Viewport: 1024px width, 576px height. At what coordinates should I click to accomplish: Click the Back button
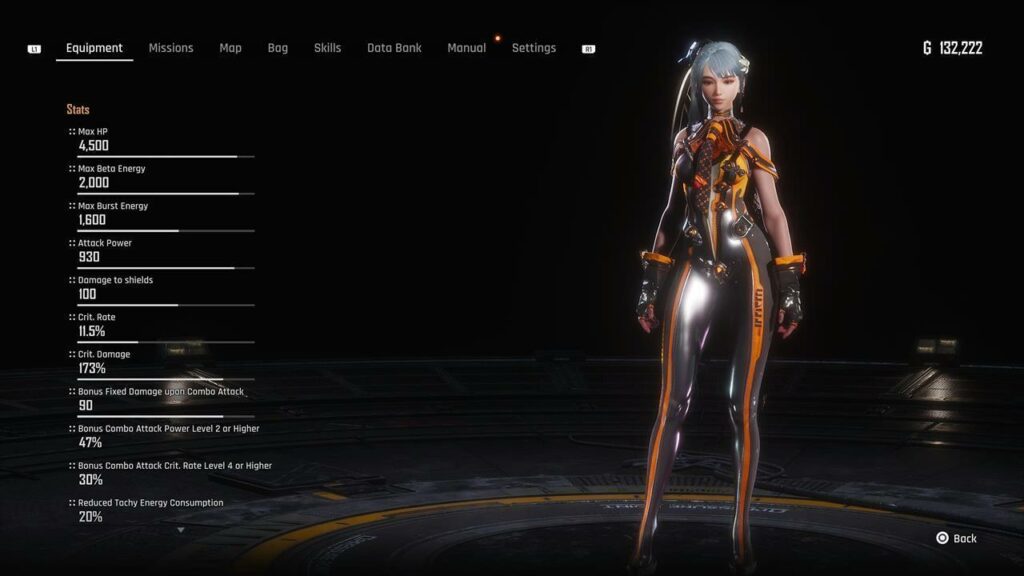click(956, 538)
